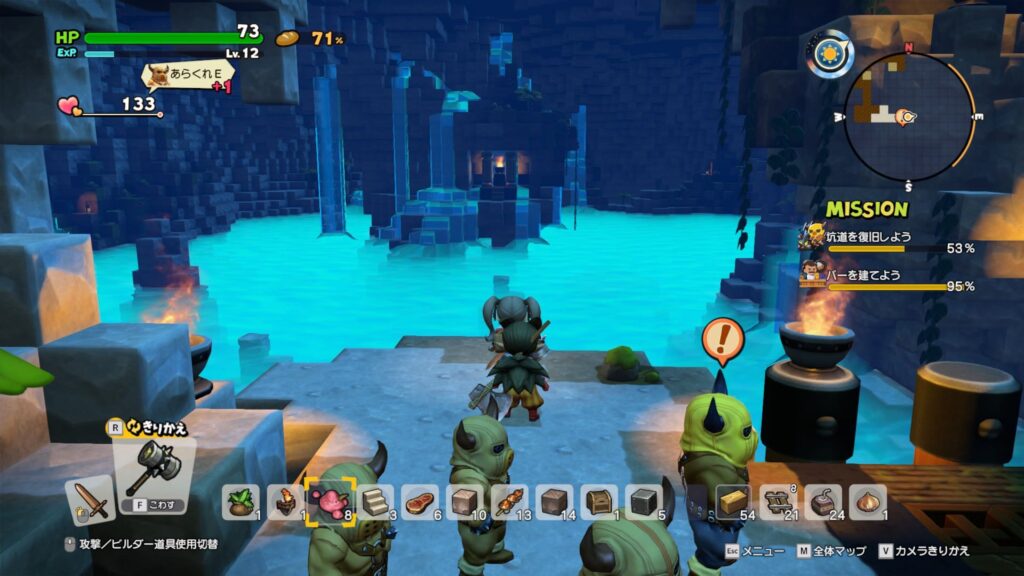
Task: Select the block stack of 14
Action: coord(555,501)
